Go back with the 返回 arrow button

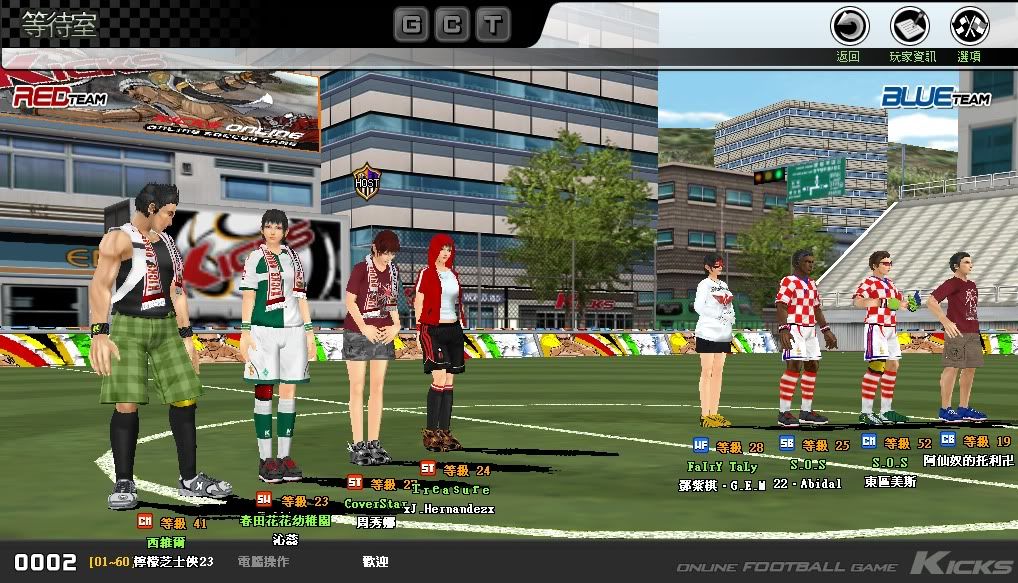[x=850, y=26]
